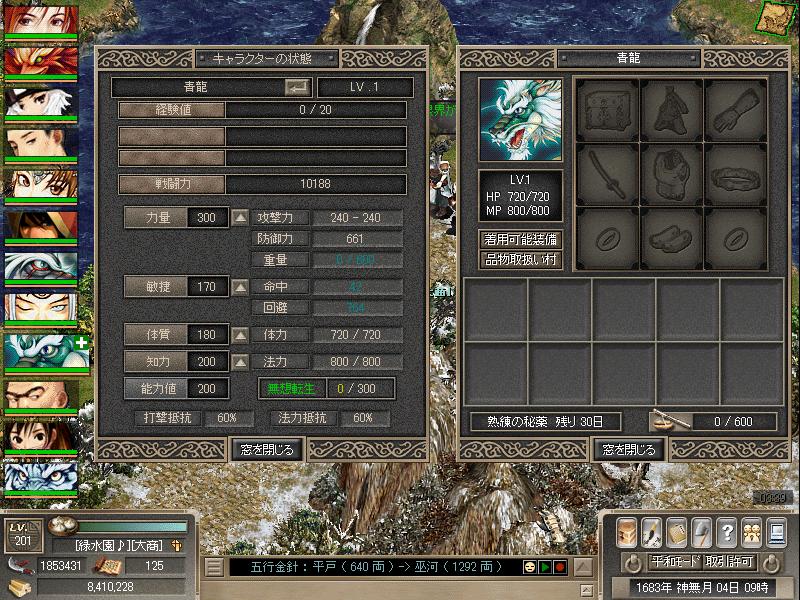Open the computer system menu icon
The image size is (800, 600).
(x=775, y=531)
